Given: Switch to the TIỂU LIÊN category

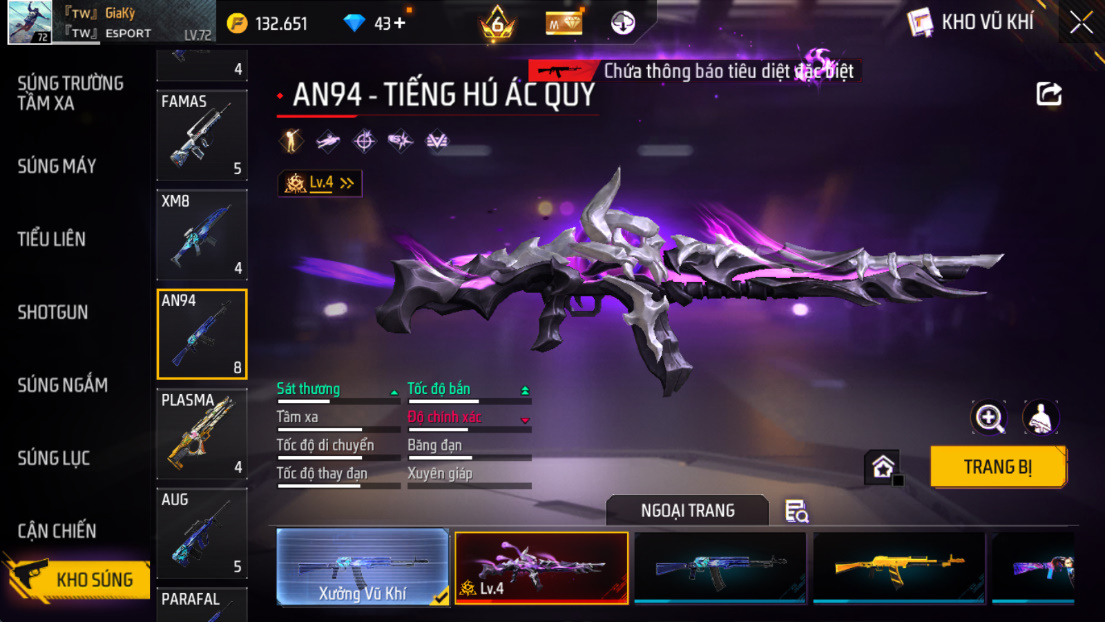Looking at the screenshot, I should pos(52,239).
